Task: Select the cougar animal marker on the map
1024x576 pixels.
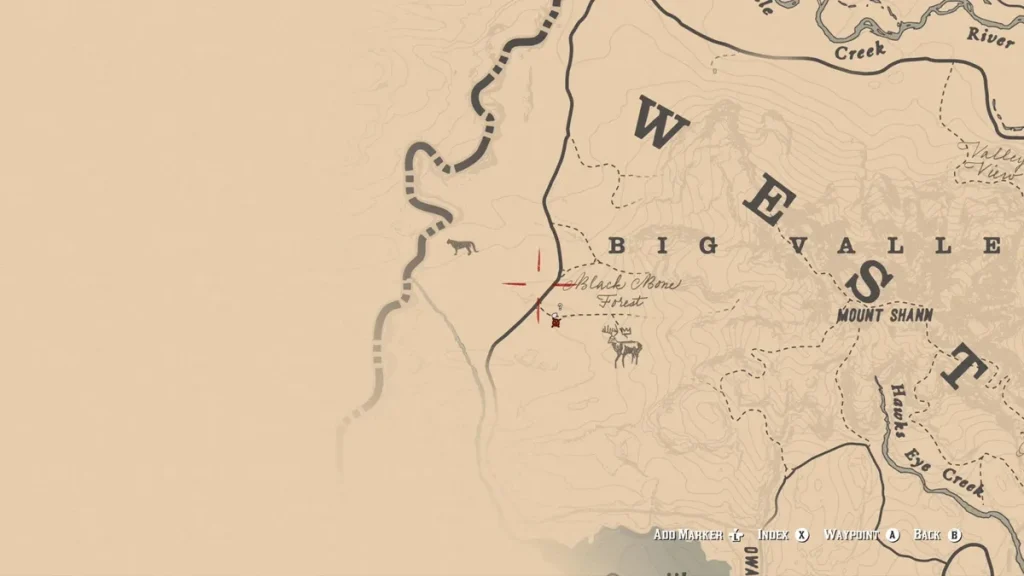Action: click(x=461, y=246)
